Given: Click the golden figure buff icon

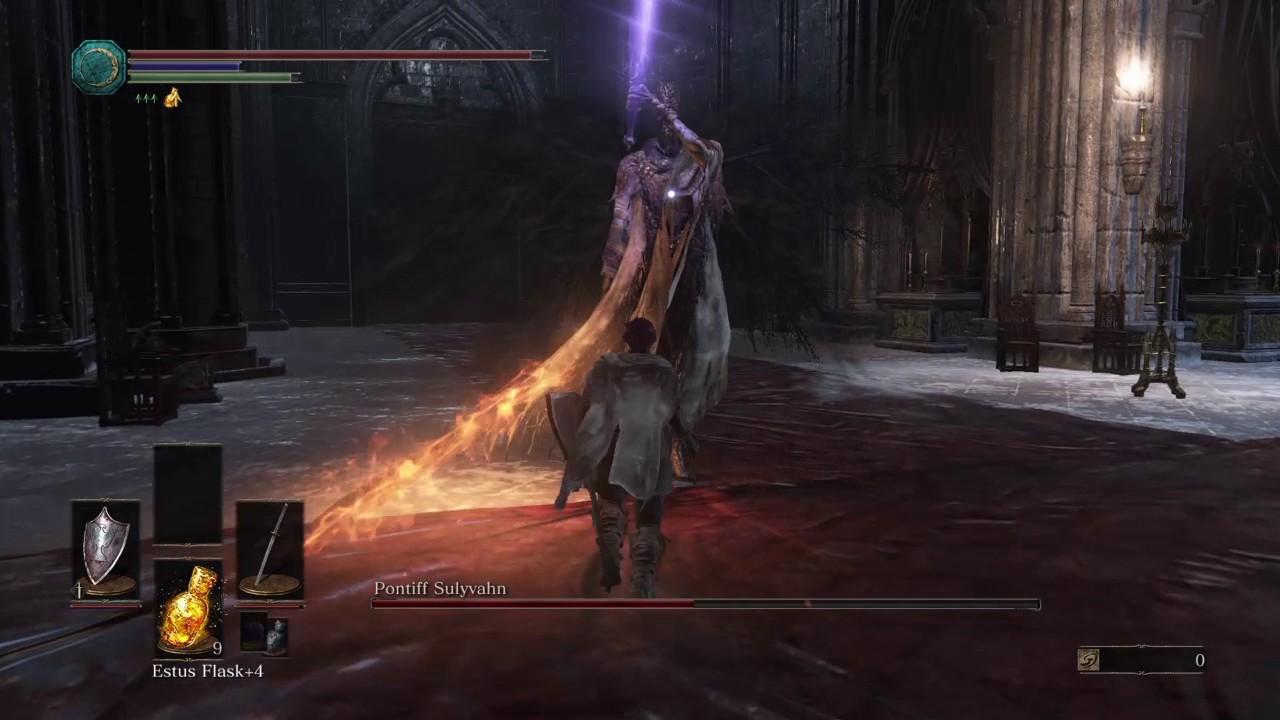Looking at the screenshot, I should pos(172,97).
